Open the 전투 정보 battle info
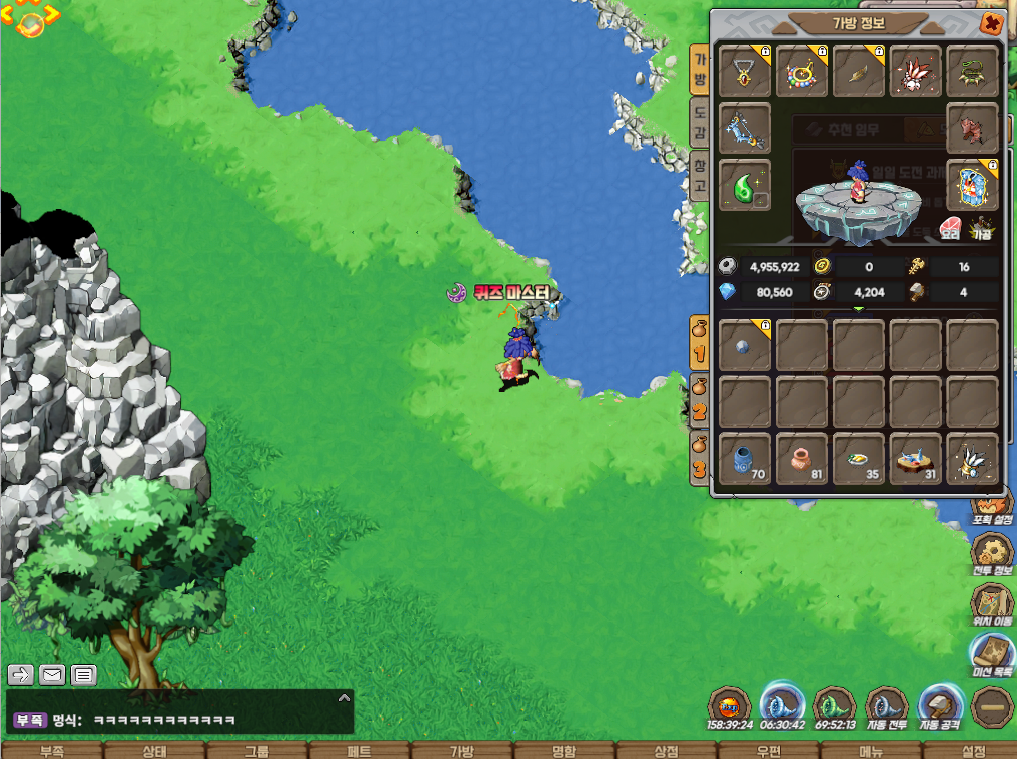Screen dimensions: 1017x759 992,553
